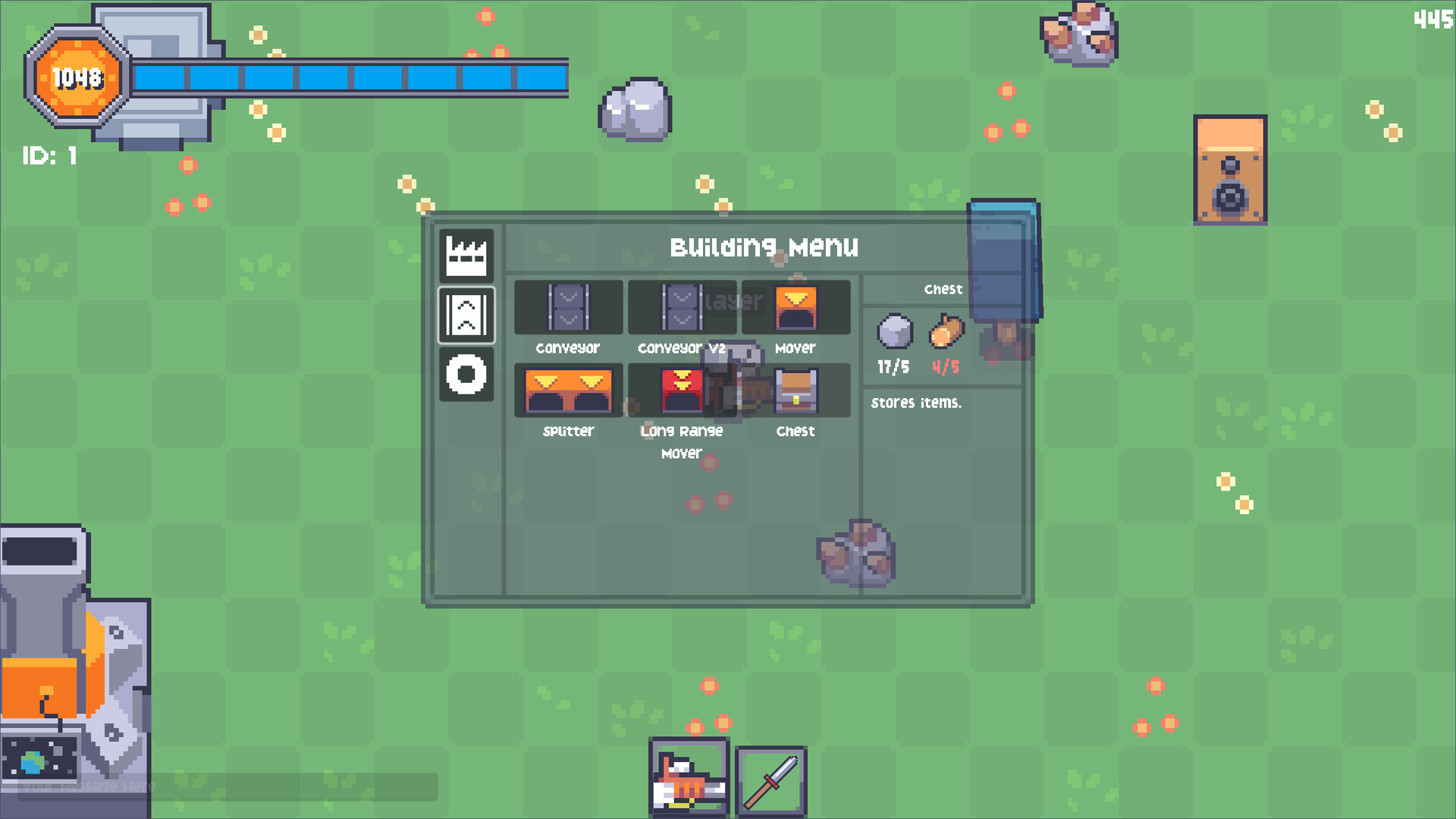
Task: Select the Conveyor V2 building
Action: point(681,307)
